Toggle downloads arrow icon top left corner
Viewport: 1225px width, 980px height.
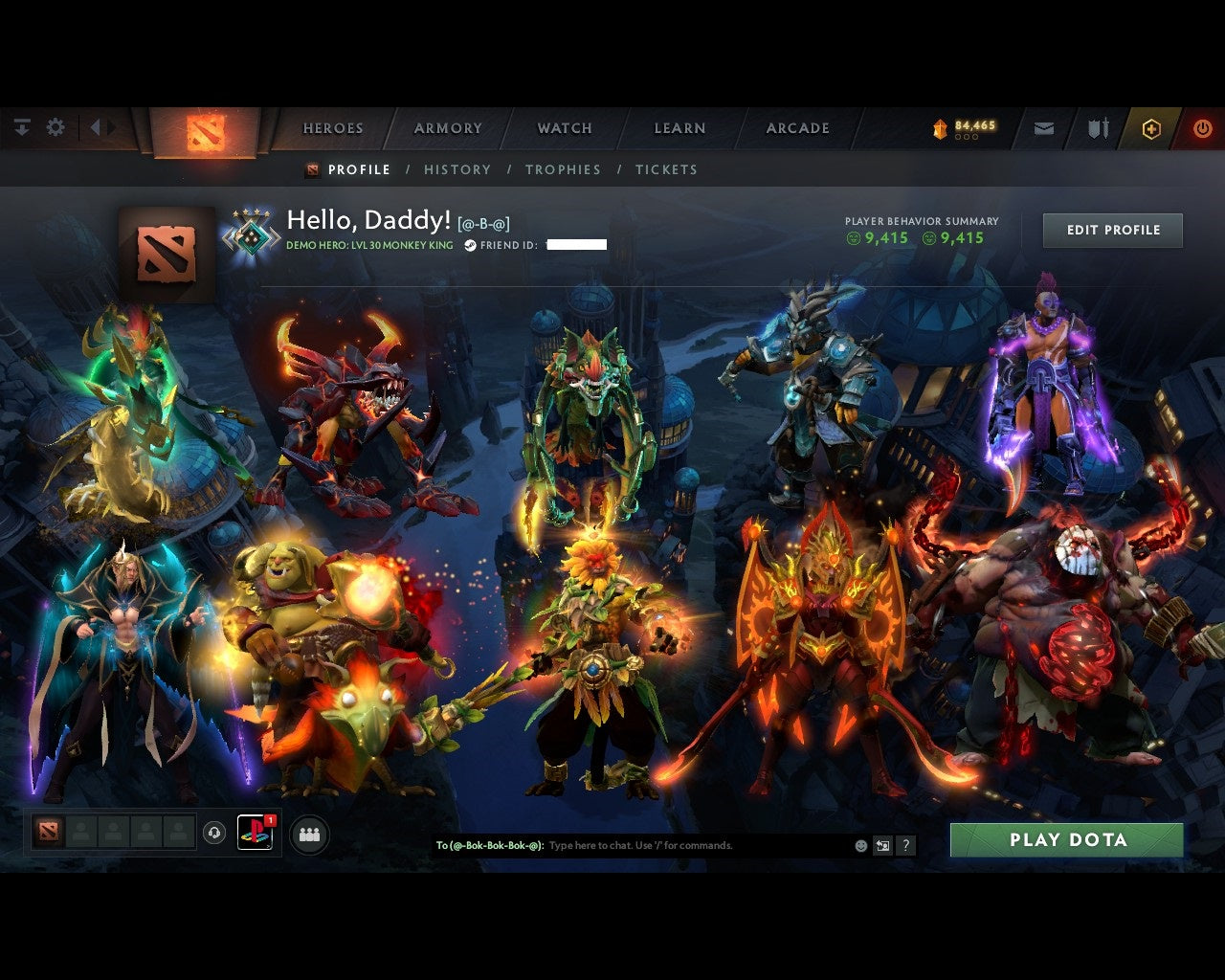click(21, 126)
